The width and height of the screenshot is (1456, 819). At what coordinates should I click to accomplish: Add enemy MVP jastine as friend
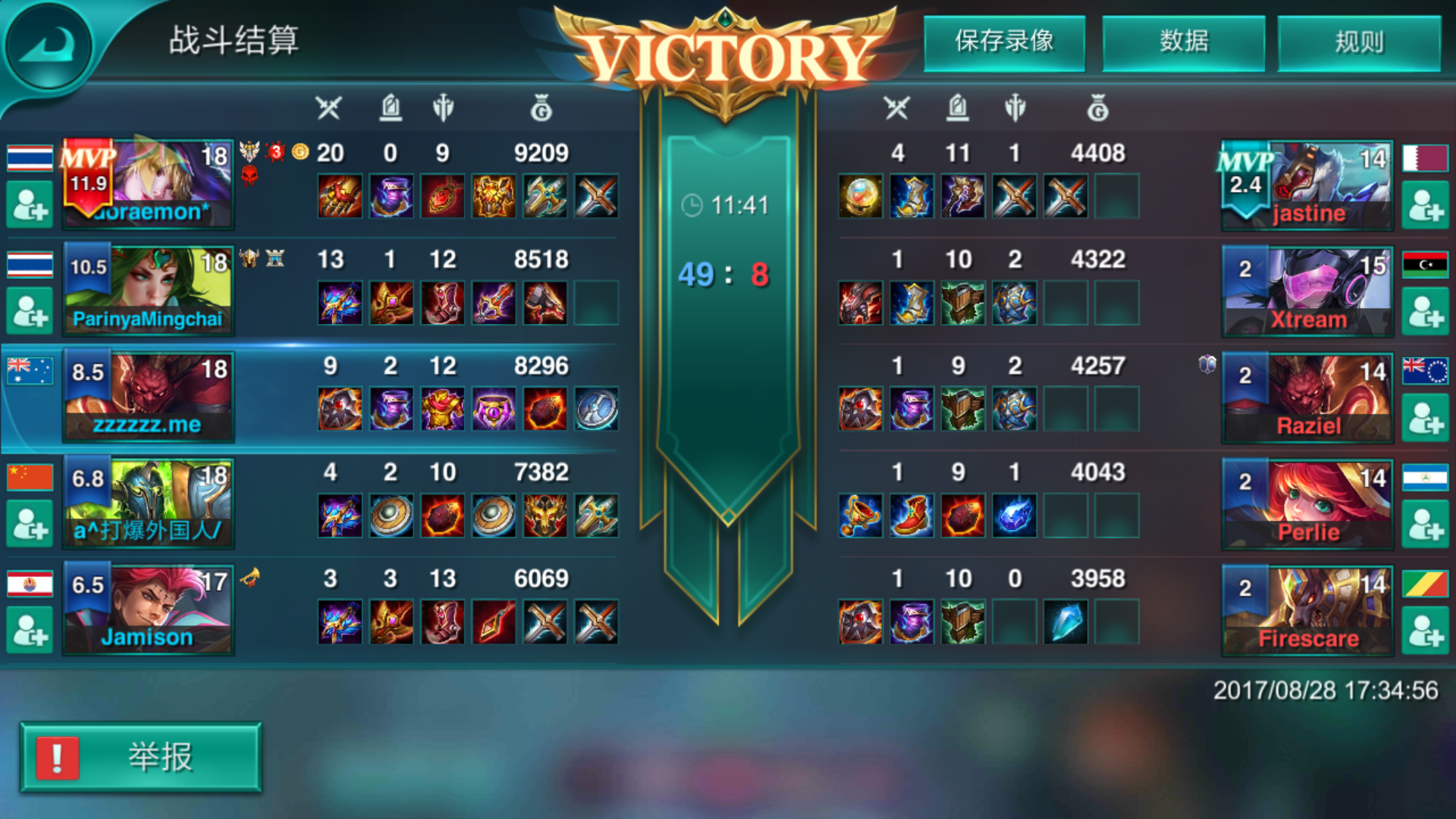click(x=1425, y=206)
